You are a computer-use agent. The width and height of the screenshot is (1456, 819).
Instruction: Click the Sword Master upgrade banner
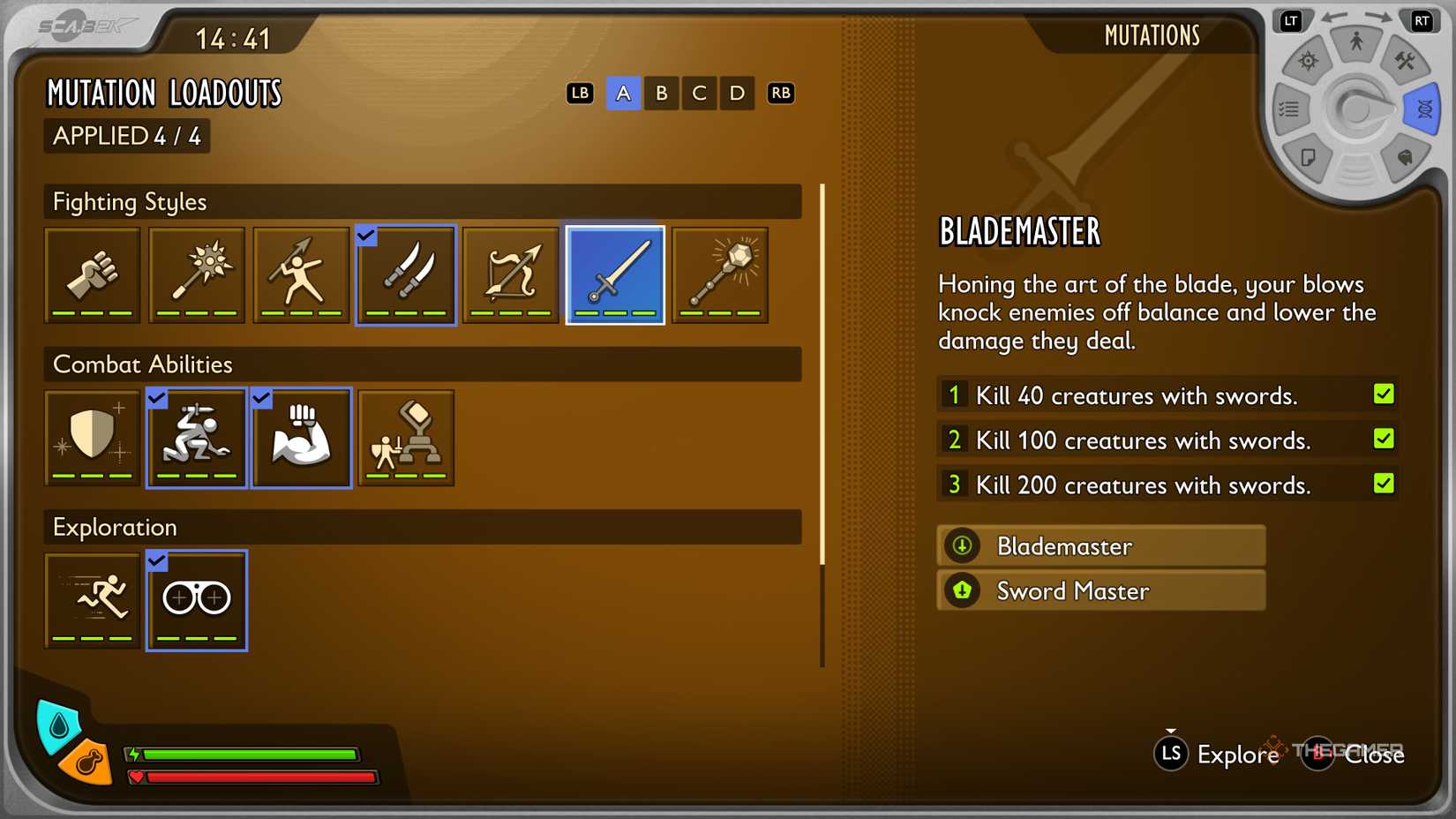1100,590
